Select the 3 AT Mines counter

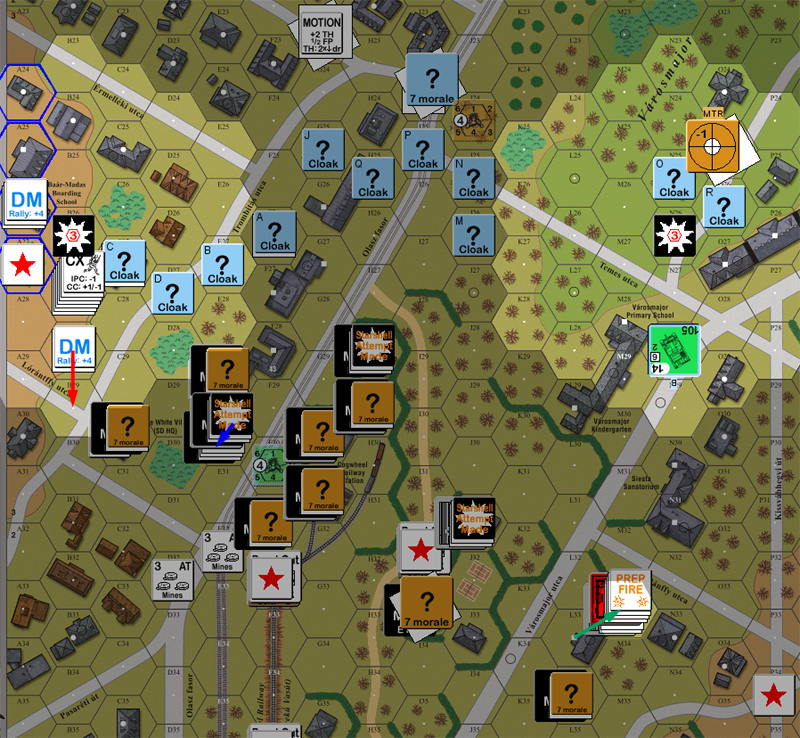[172, 580]
